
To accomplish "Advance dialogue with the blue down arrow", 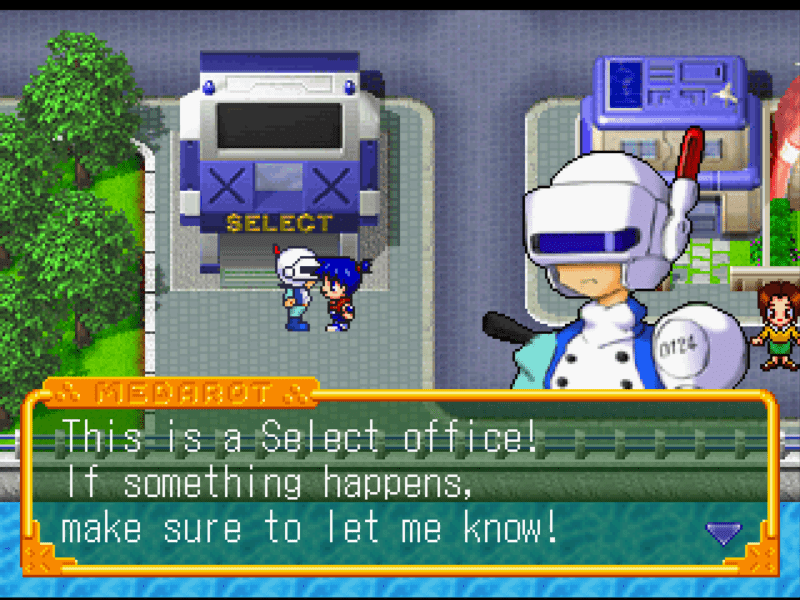I will coord(723,533).
